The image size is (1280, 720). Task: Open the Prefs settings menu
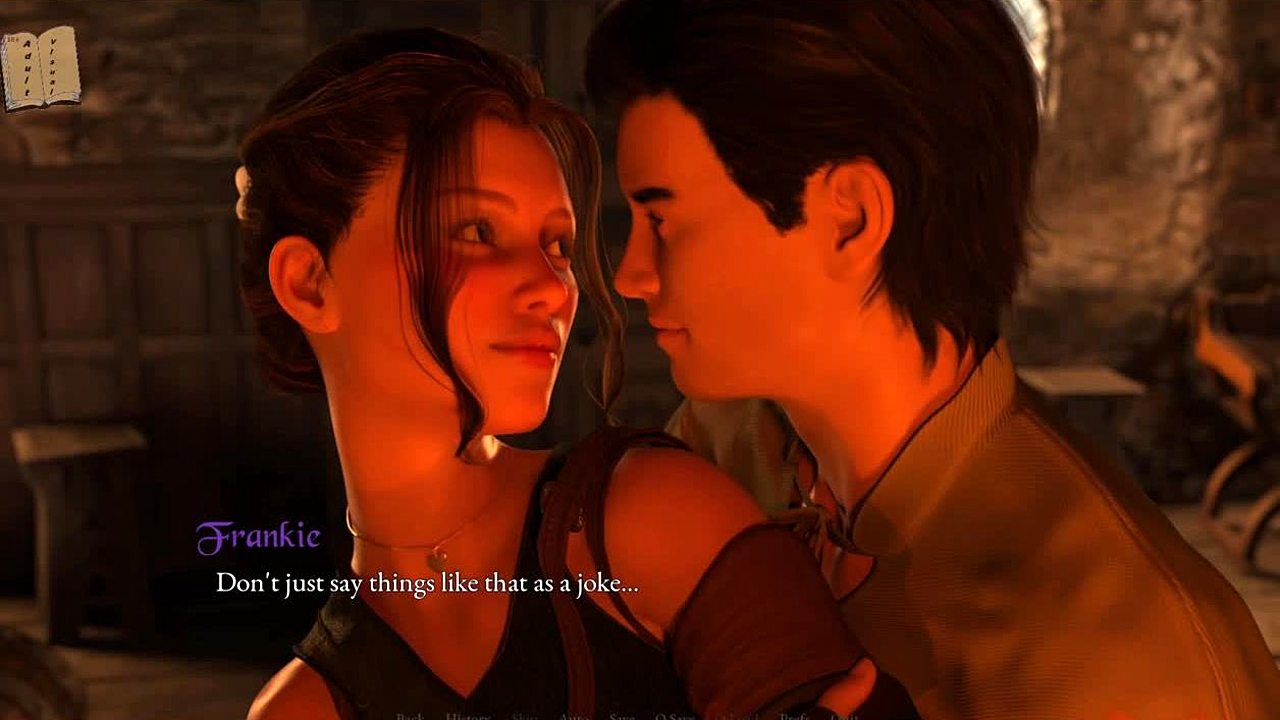(x=795, y=714)
